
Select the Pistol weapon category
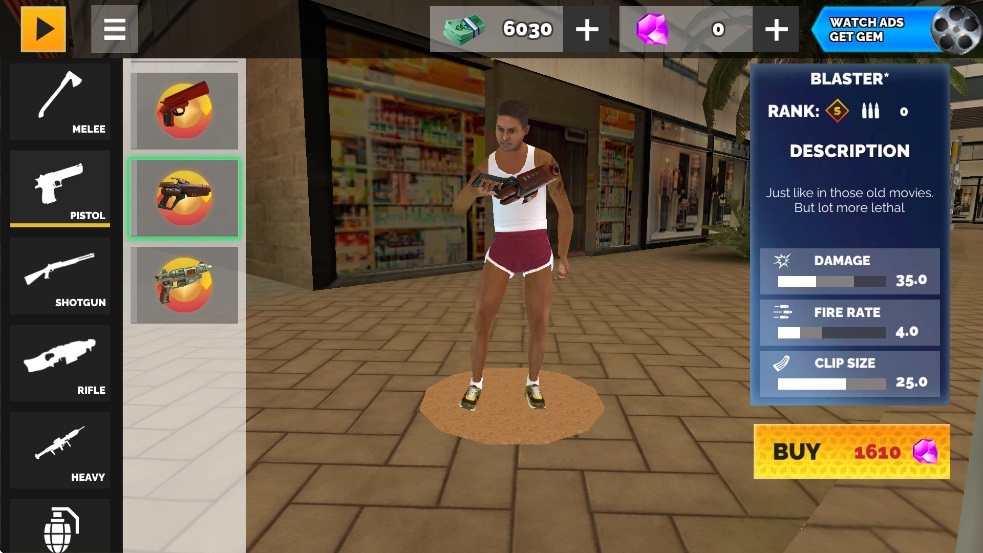pyautogui.click(x=60, y=188)
